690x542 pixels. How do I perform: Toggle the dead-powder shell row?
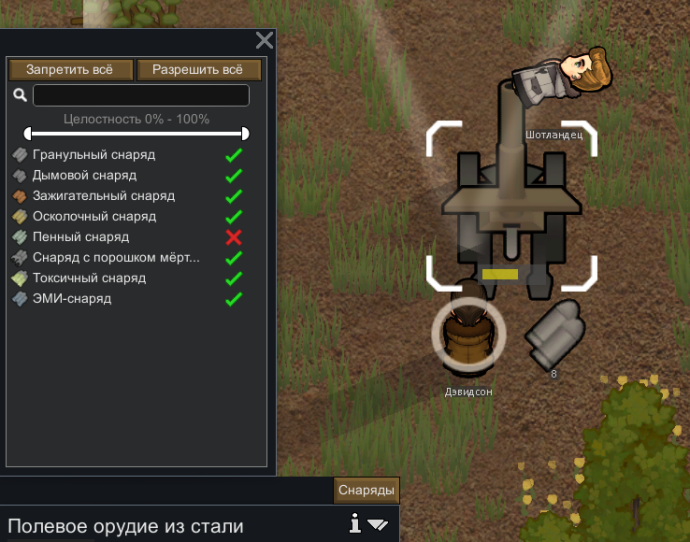point(234,258)
